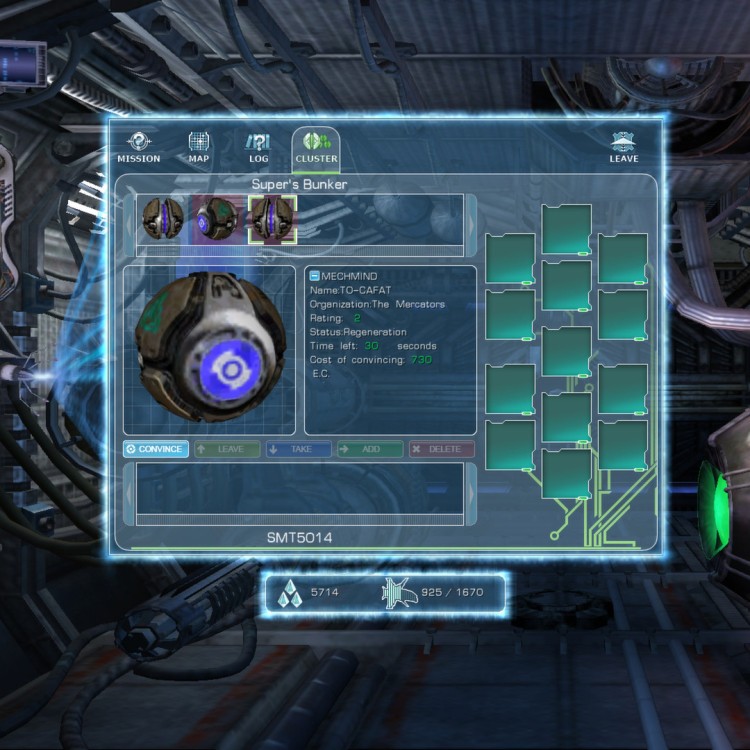Image resolution: width=750 pixels, height=750 pixels.
Task: Click the blue Take button
Action: pyautogui.click(x=299, y=450)
